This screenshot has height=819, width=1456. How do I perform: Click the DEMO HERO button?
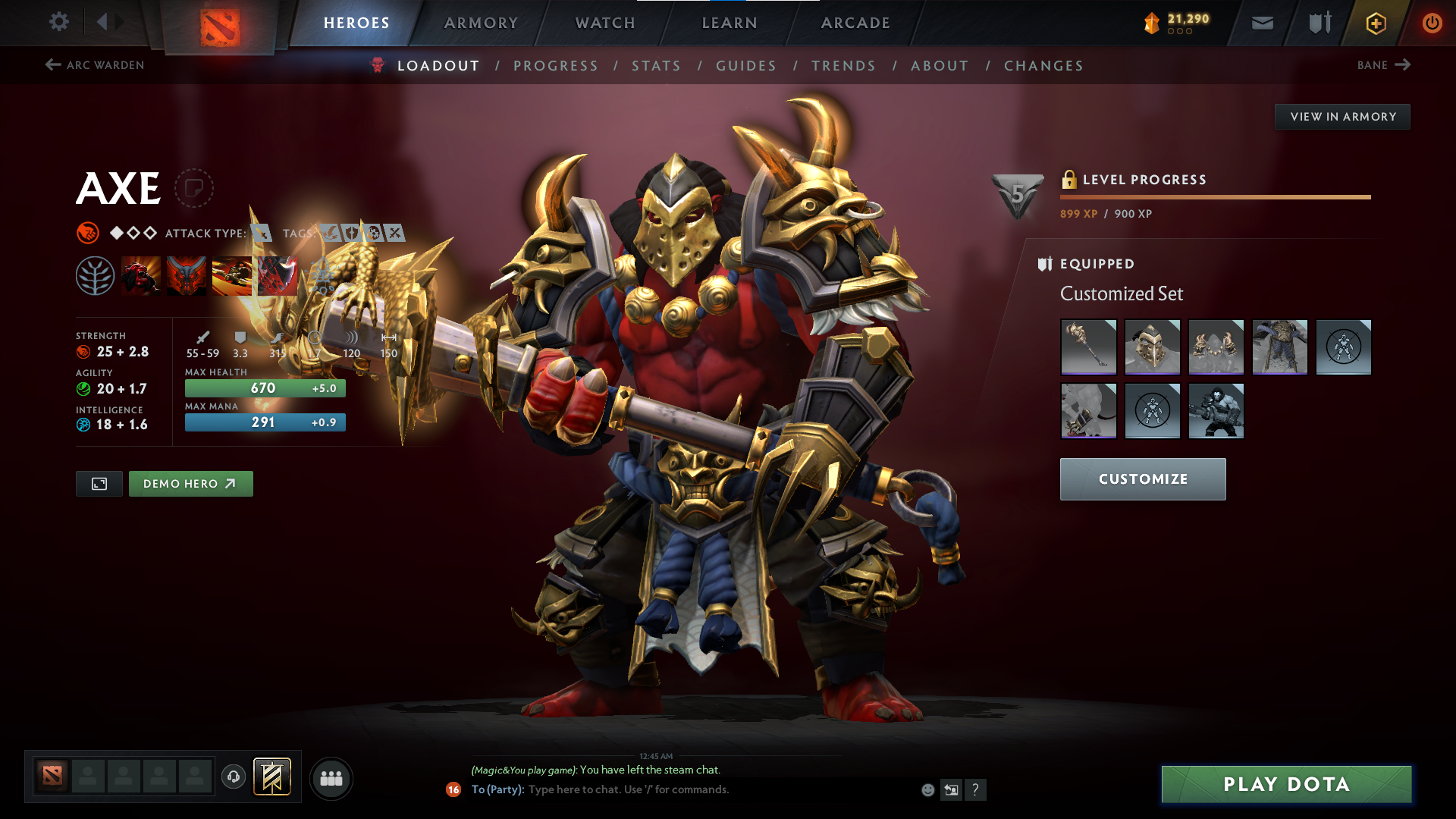(x=190, y=483)
